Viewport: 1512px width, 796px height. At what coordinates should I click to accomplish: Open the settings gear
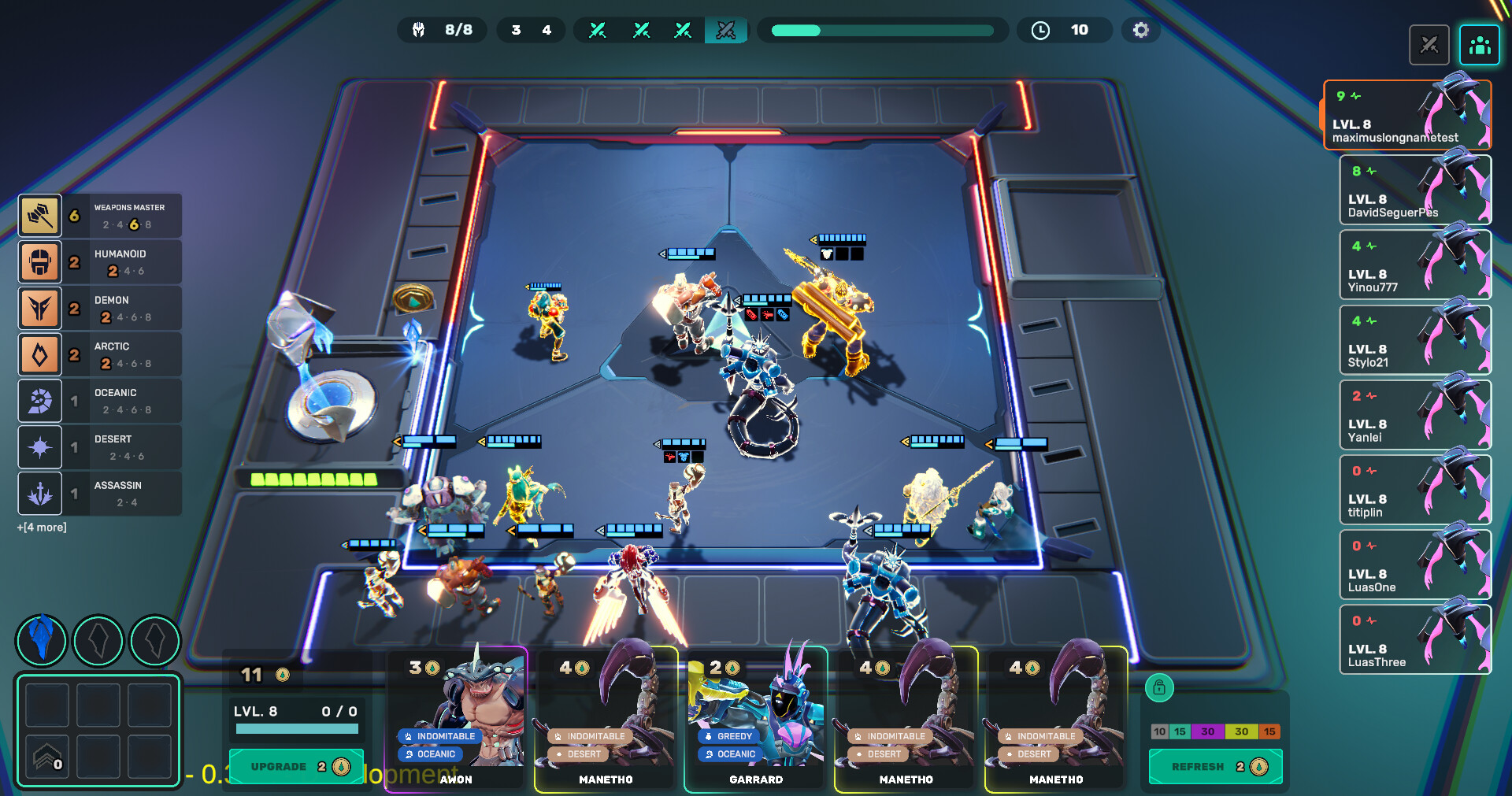point(1140,30)
